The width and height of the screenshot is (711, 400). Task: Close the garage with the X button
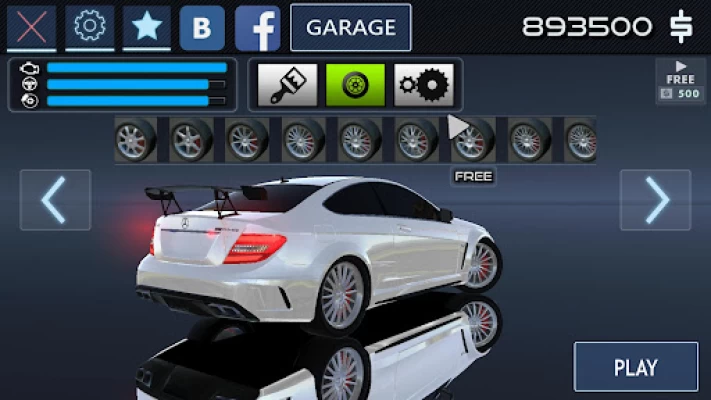tap(31, 27)
